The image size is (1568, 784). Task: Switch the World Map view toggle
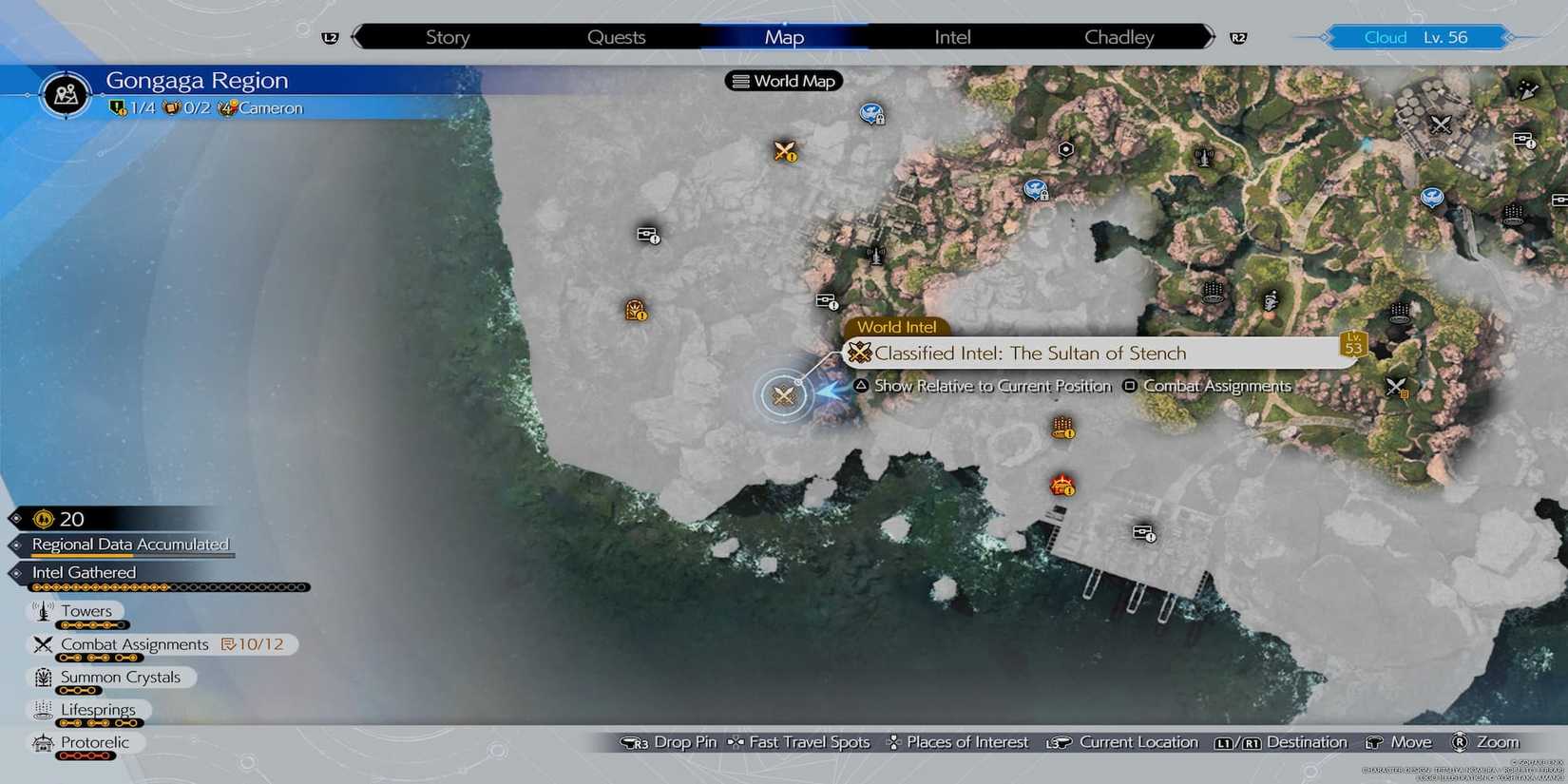(x=783, y=81)
